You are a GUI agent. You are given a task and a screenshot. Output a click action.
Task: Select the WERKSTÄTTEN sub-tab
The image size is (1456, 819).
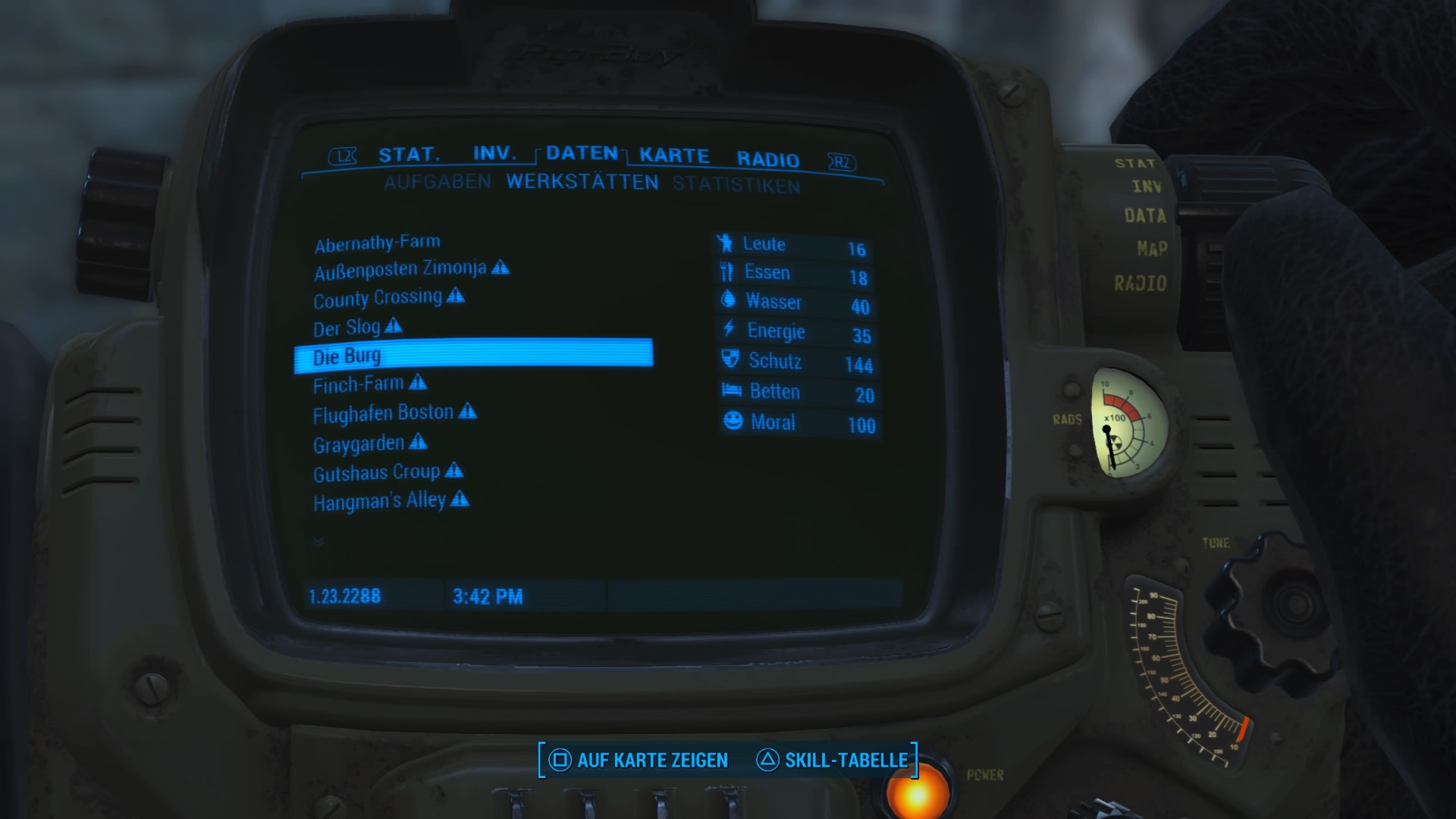tap(582, 183)
